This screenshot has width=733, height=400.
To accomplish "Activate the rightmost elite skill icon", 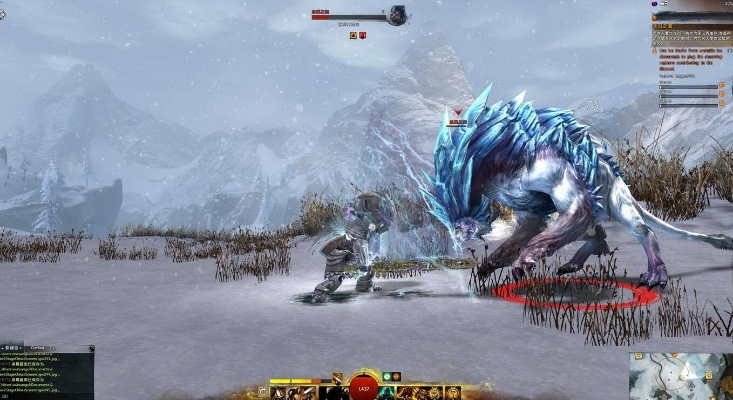I will [453, 393].
